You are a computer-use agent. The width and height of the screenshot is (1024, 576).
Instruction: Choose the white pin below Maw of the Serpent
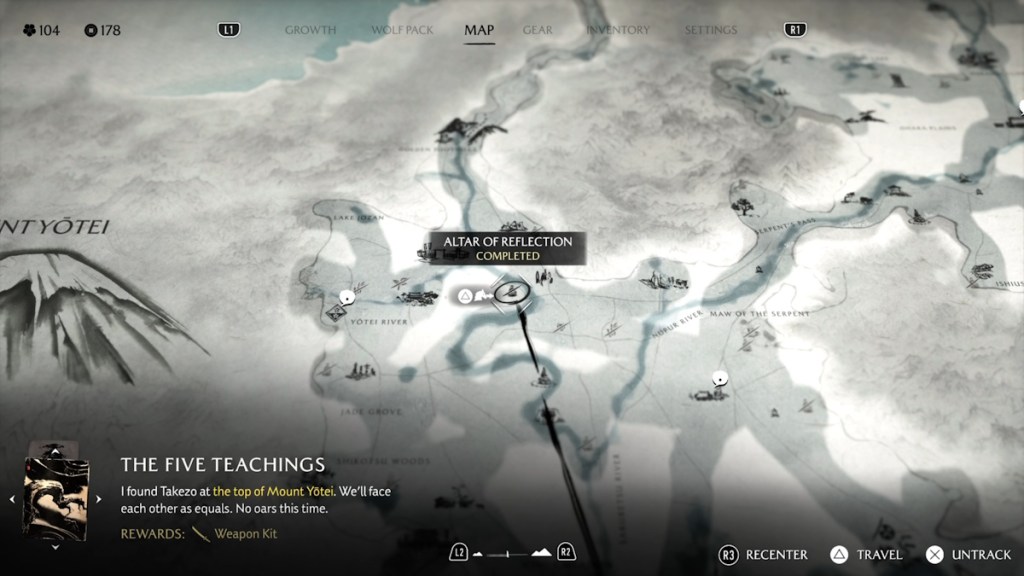(718, 378)
